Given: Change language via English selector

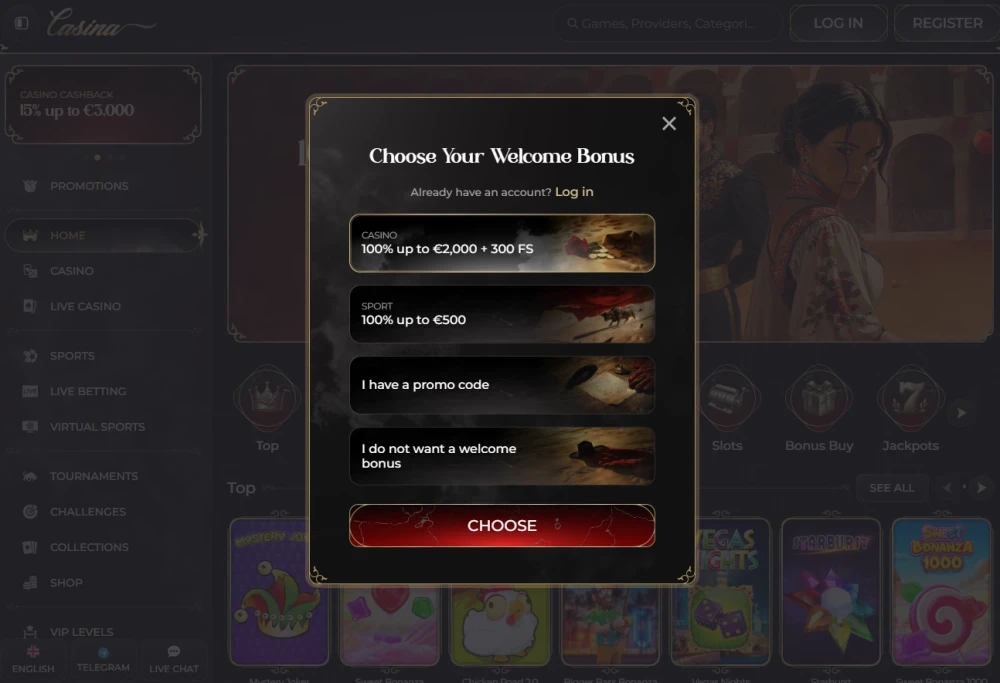Looking at the screenshot, I should pos(33,660).
